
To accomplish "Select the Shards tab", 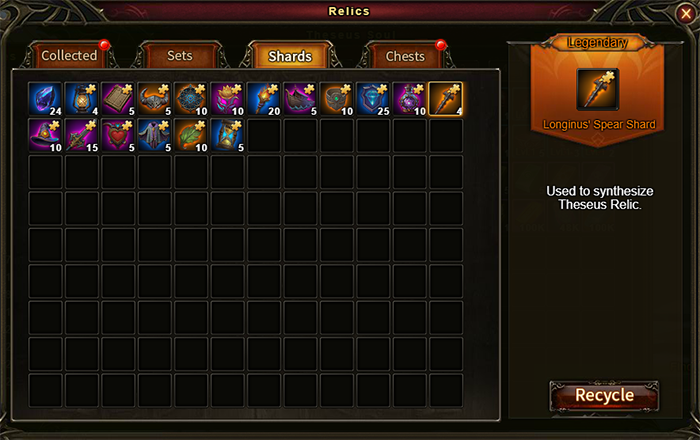I will [x=290, y=56].
